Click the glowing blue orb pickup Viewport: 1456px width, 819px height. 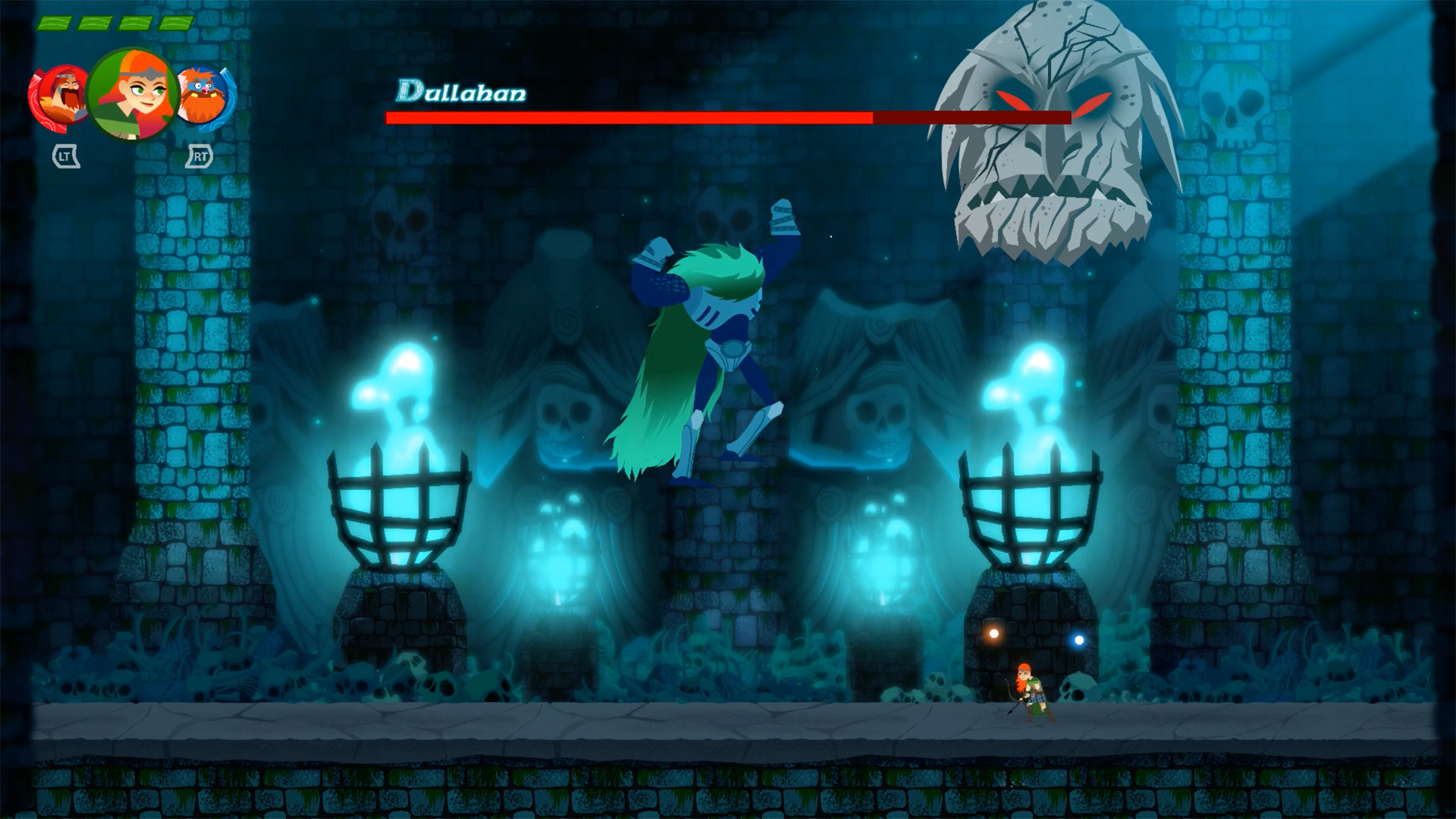(x=1079, y=639)
